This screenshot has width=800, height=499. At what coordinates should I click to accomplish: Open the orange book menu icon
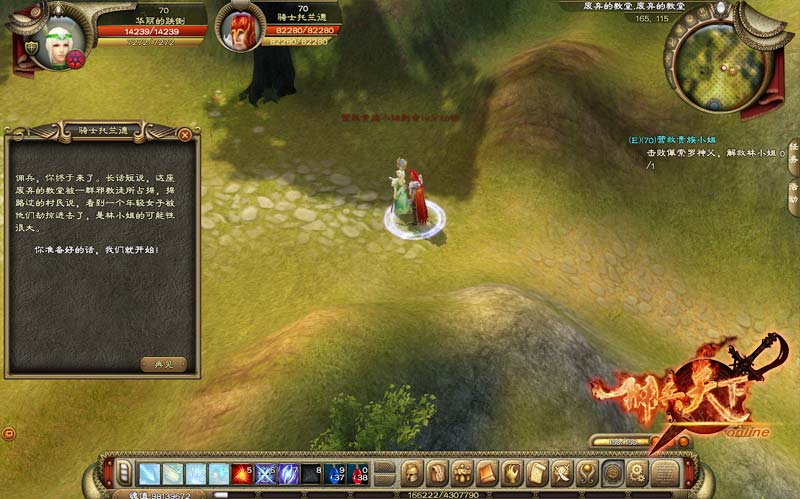[x=487, y=473]
